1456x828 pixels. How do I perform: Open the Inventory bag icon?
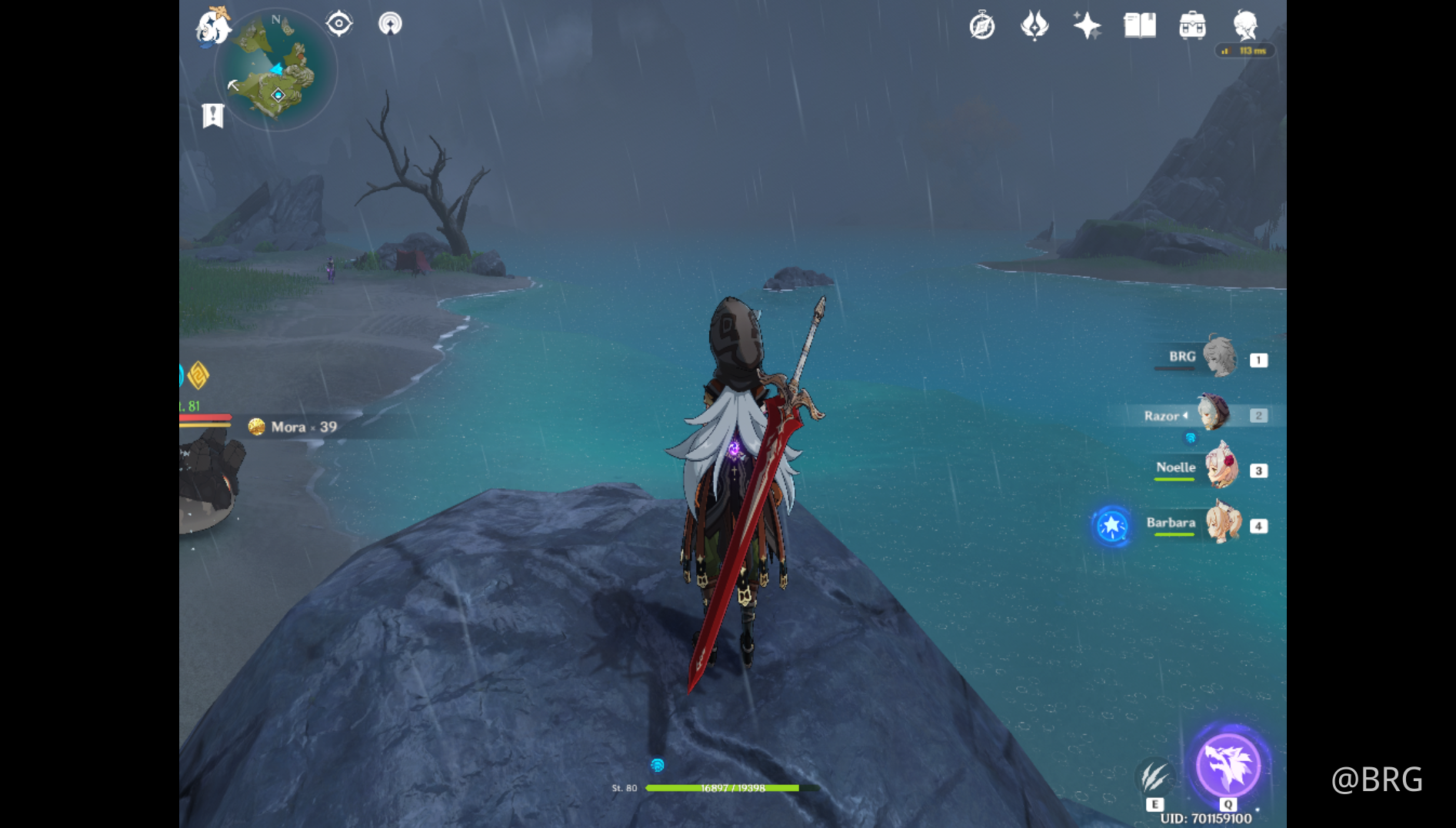pyautogui.click(x=1192, y=25)
